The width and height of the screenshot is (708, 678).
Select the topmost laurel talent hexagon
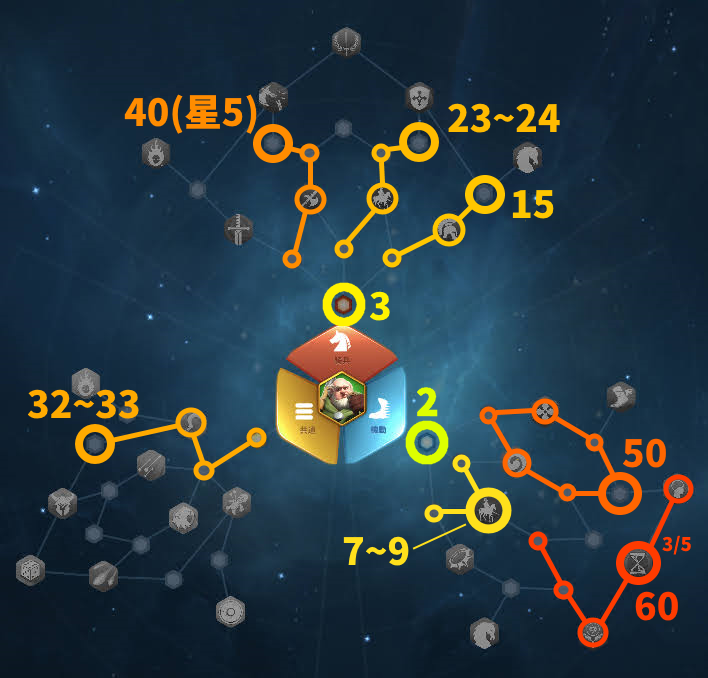point(346,42)
